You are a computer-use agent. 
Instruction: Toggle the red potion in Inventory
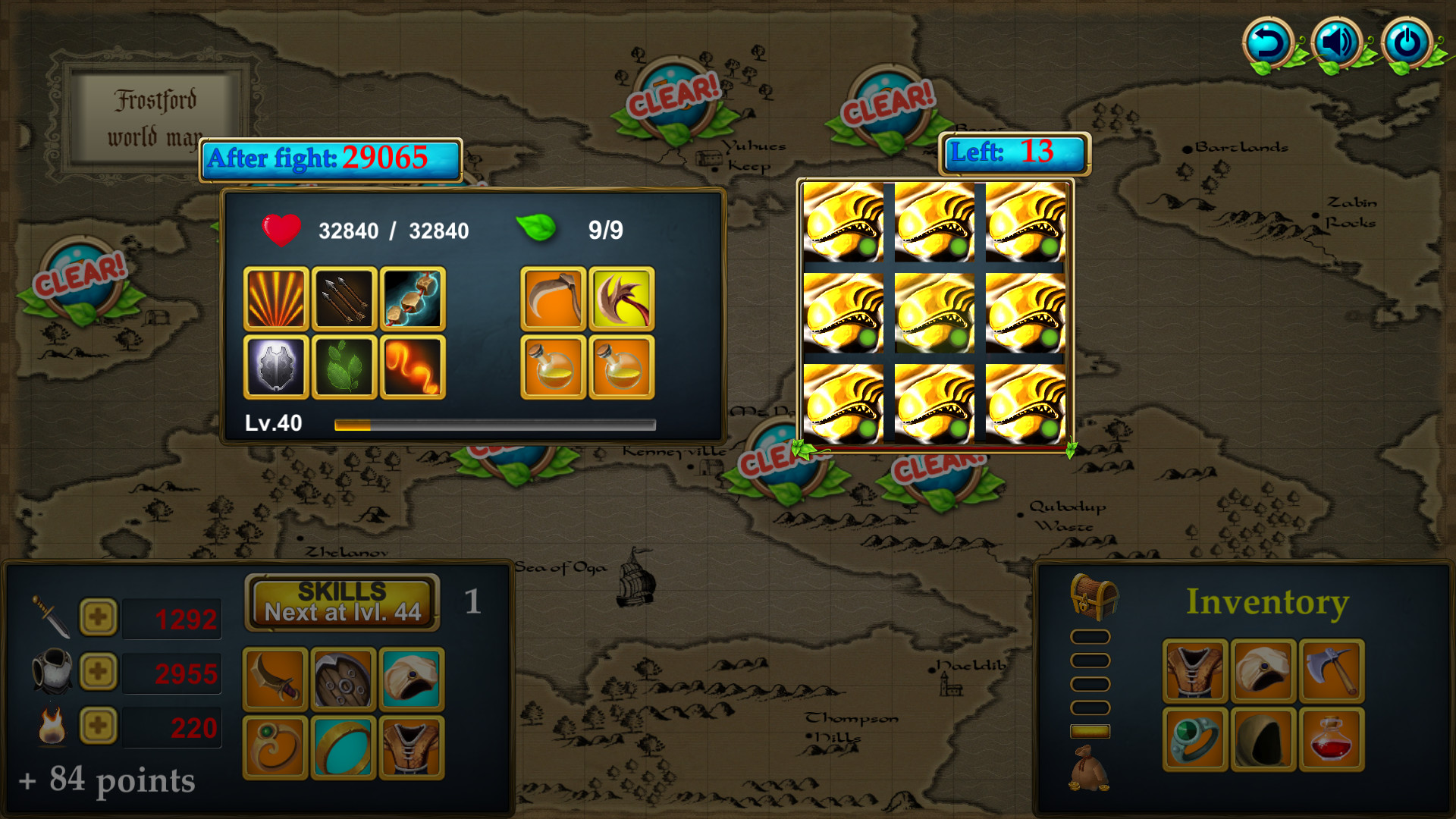tap(1332, 739)
